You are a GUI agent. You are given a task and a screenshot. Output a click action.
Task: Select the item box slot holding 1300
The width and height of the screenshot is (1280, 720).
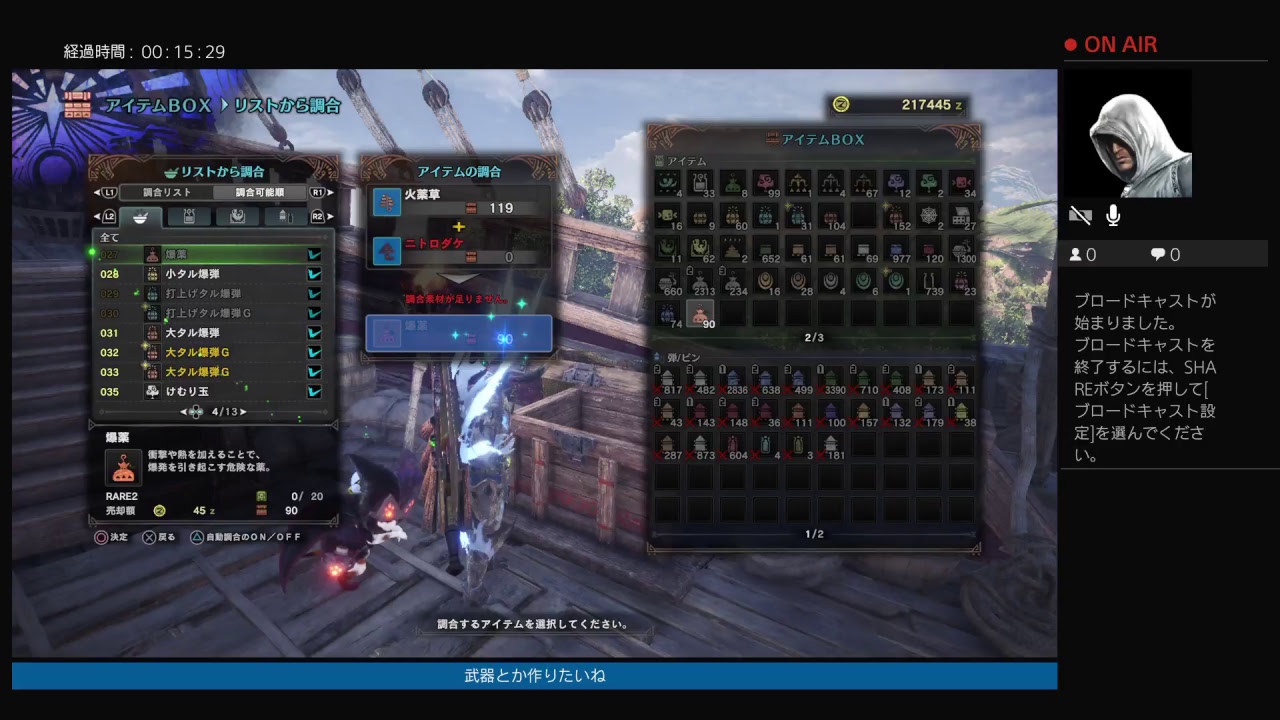962,249
